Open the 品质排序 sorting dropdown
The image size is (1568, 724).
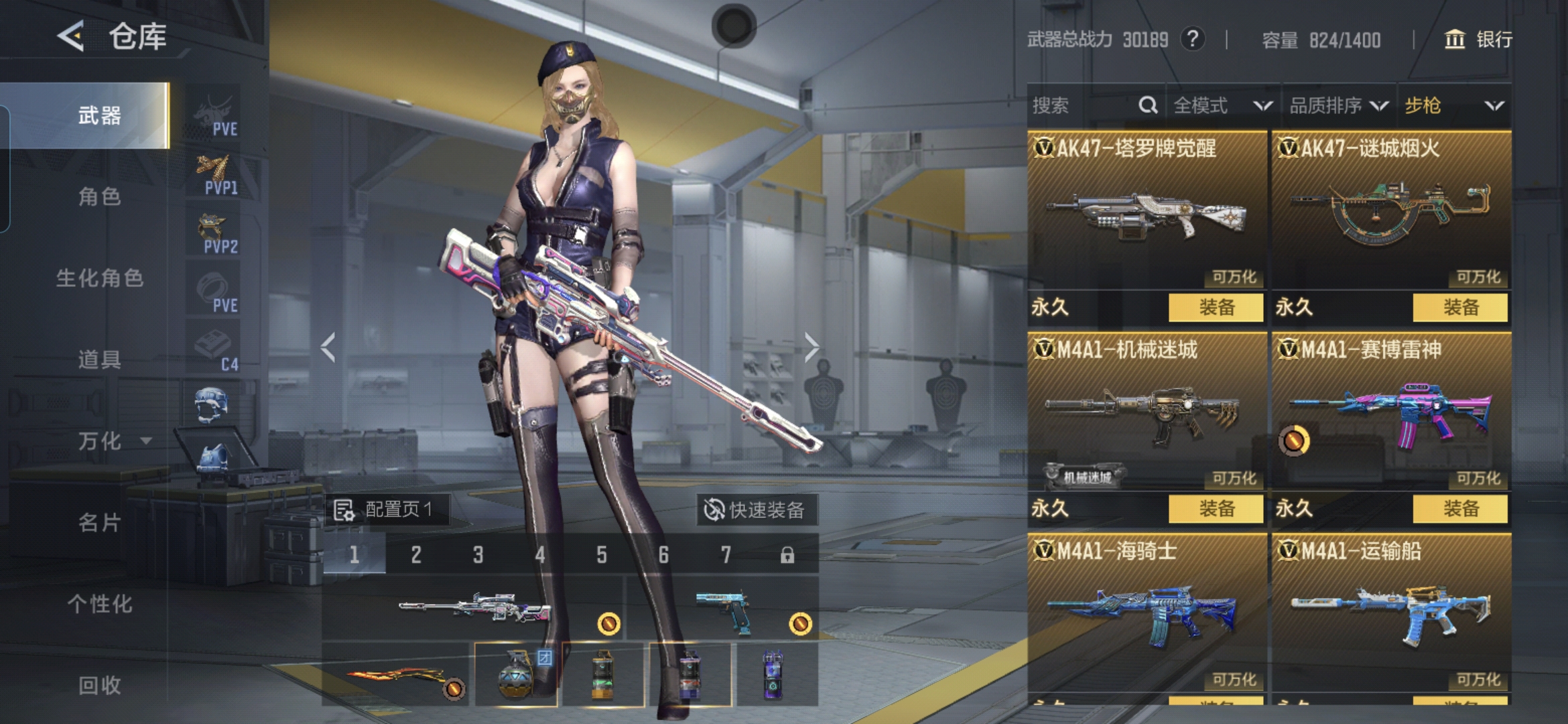1338,105
